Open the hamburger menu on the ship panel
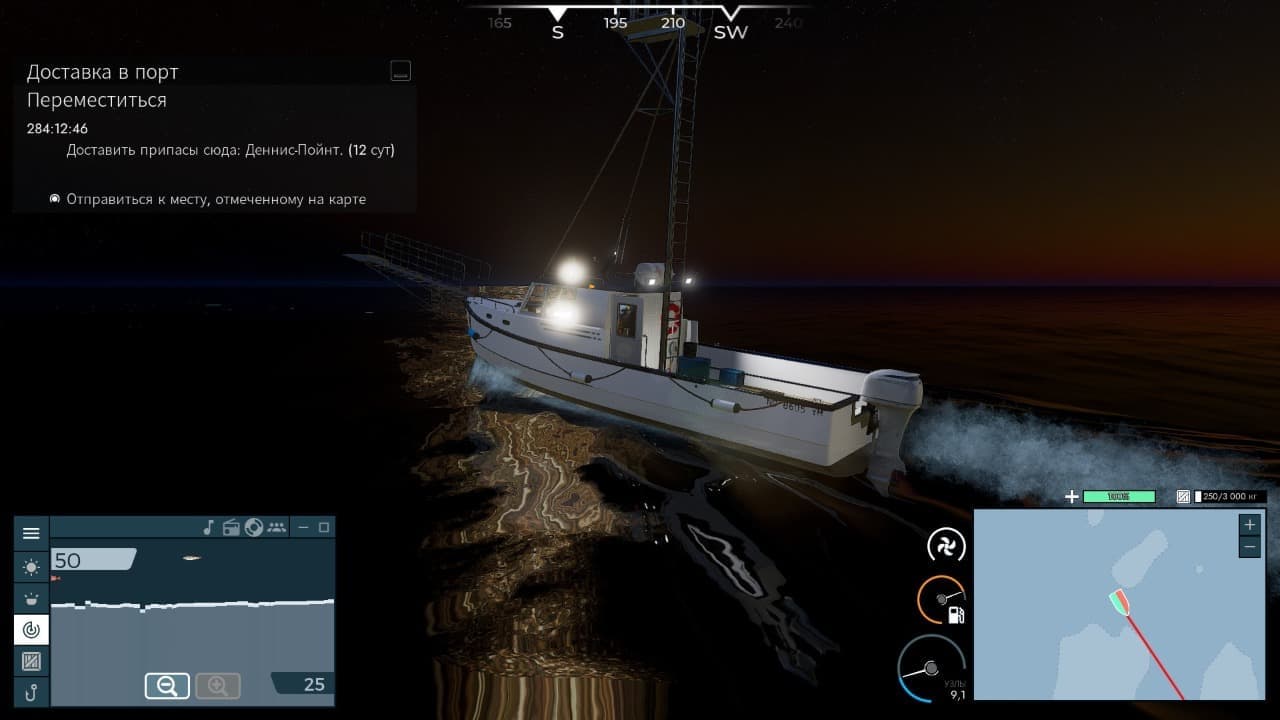The height and width of the screenshot is (720, 1280). pos(31,534)
